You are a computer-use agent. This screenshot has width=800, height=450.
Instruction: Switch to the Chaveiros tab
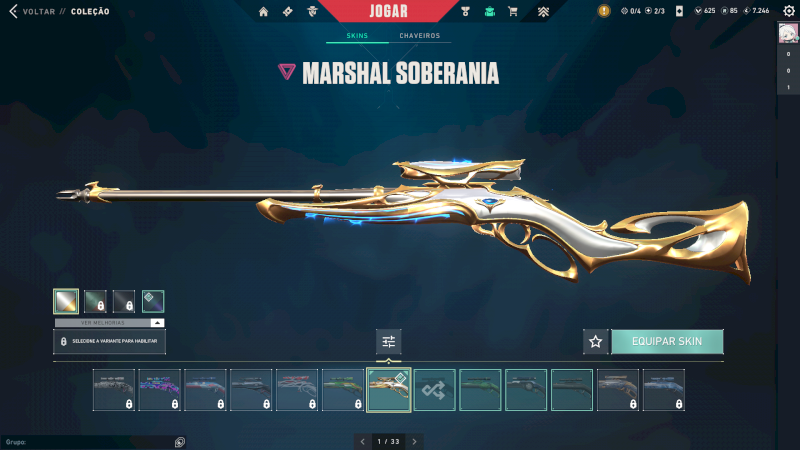coord(419,36)
